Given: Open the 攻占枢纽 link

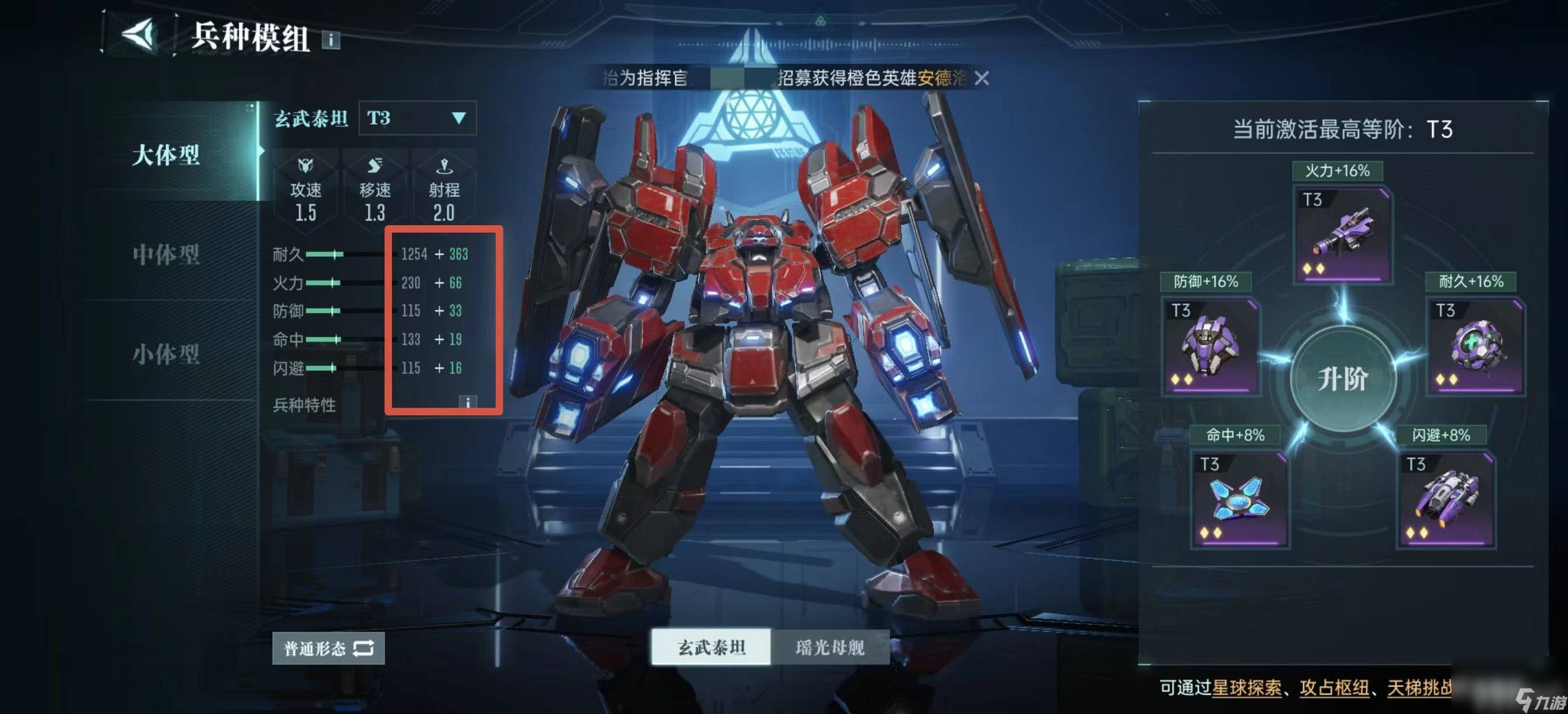Looking at the screenshot, I should [1334, 688].
